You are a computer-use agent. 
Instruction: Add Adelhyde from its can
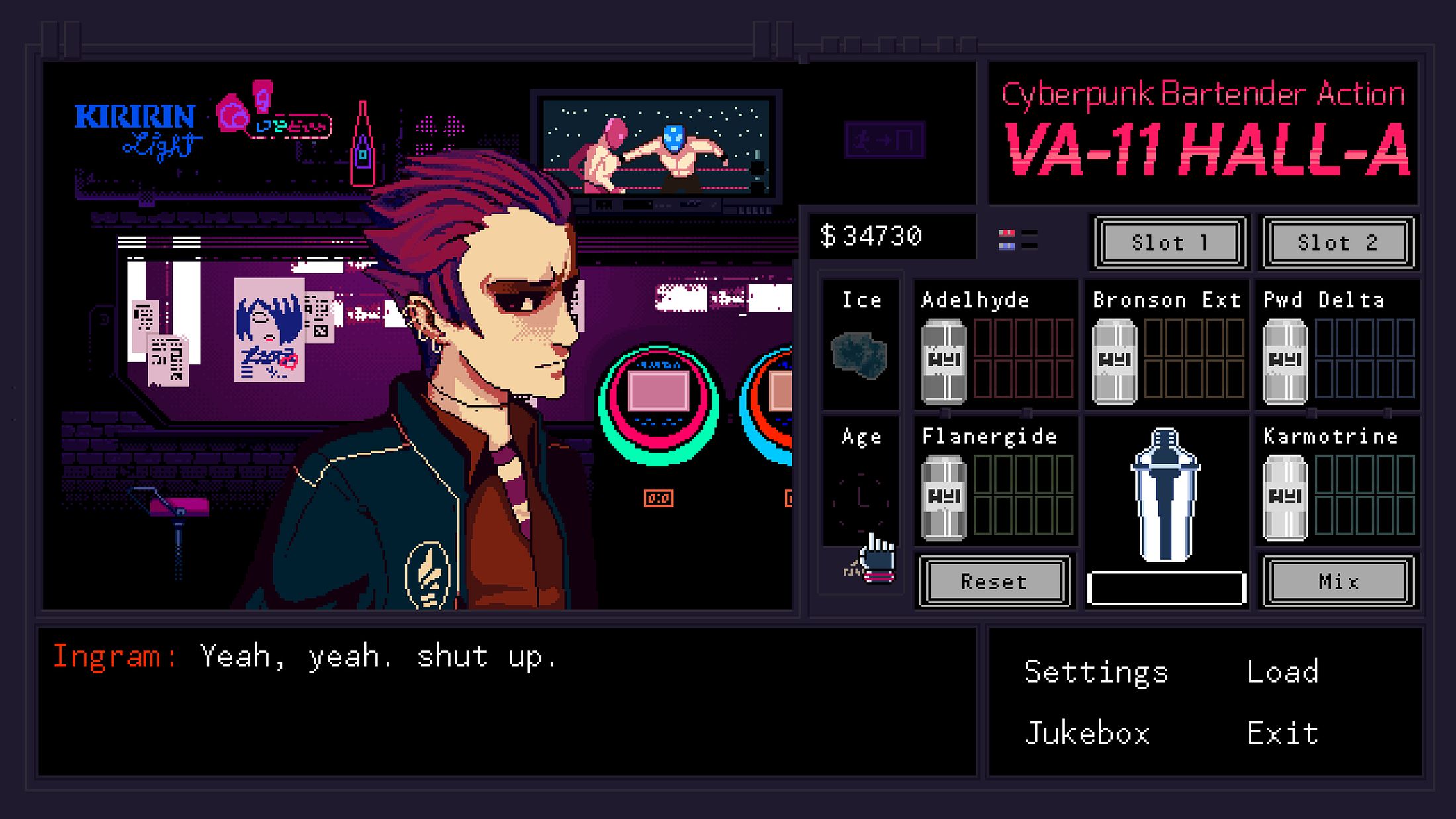pos(944,361)
